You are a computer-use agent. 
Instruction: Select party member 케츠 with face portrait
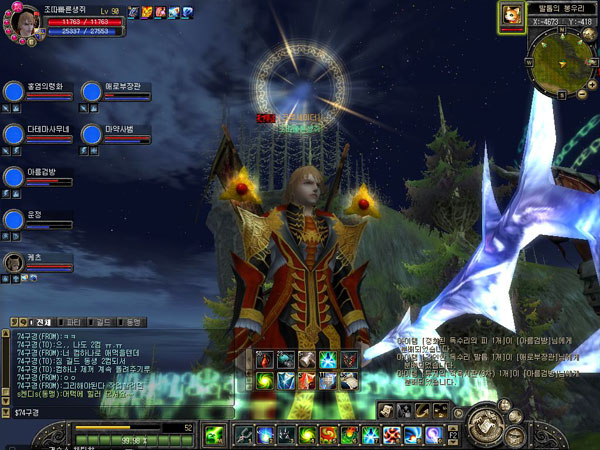coord(15,262)
